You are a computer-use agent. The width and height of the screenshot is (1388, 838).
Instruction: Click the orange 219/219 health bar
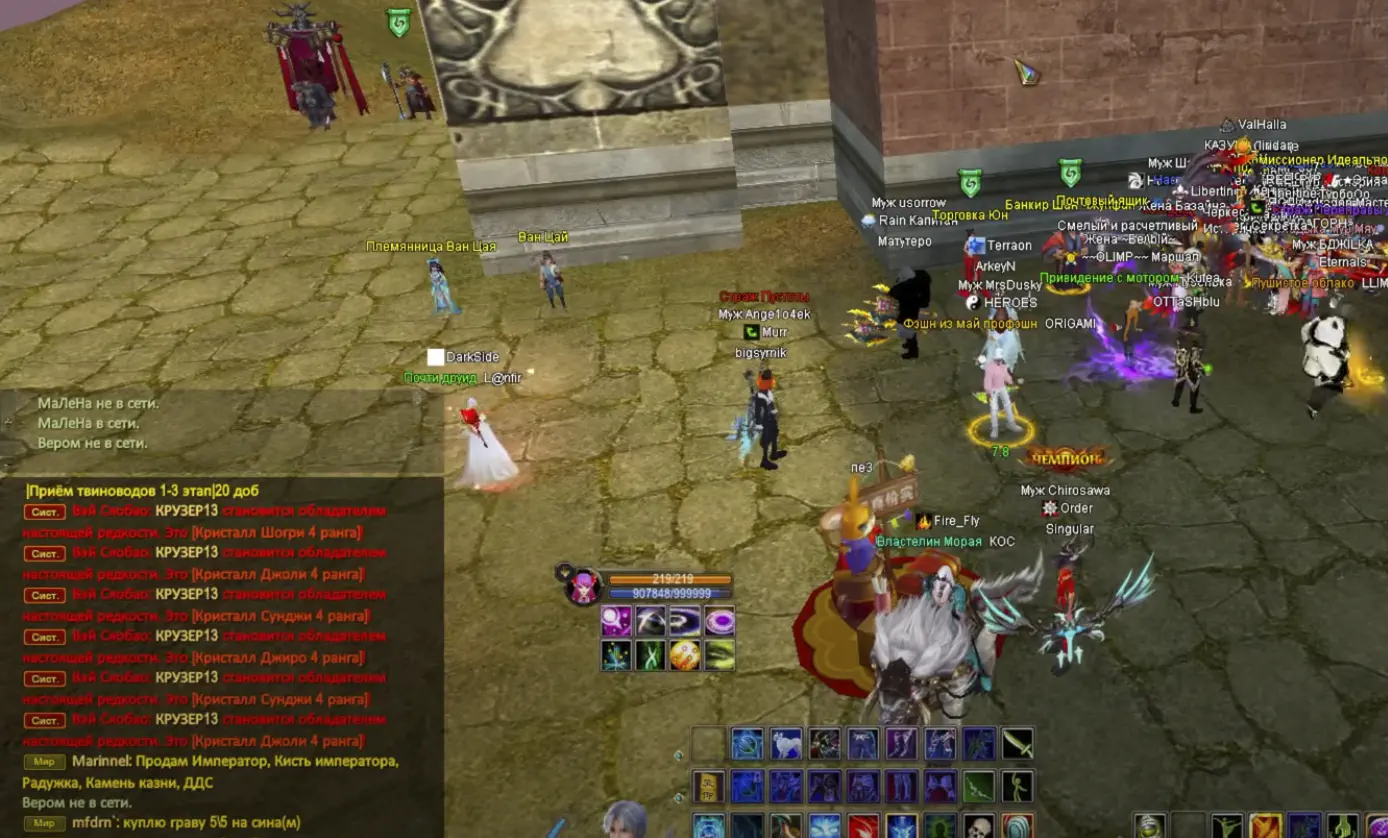coord(669,578)
